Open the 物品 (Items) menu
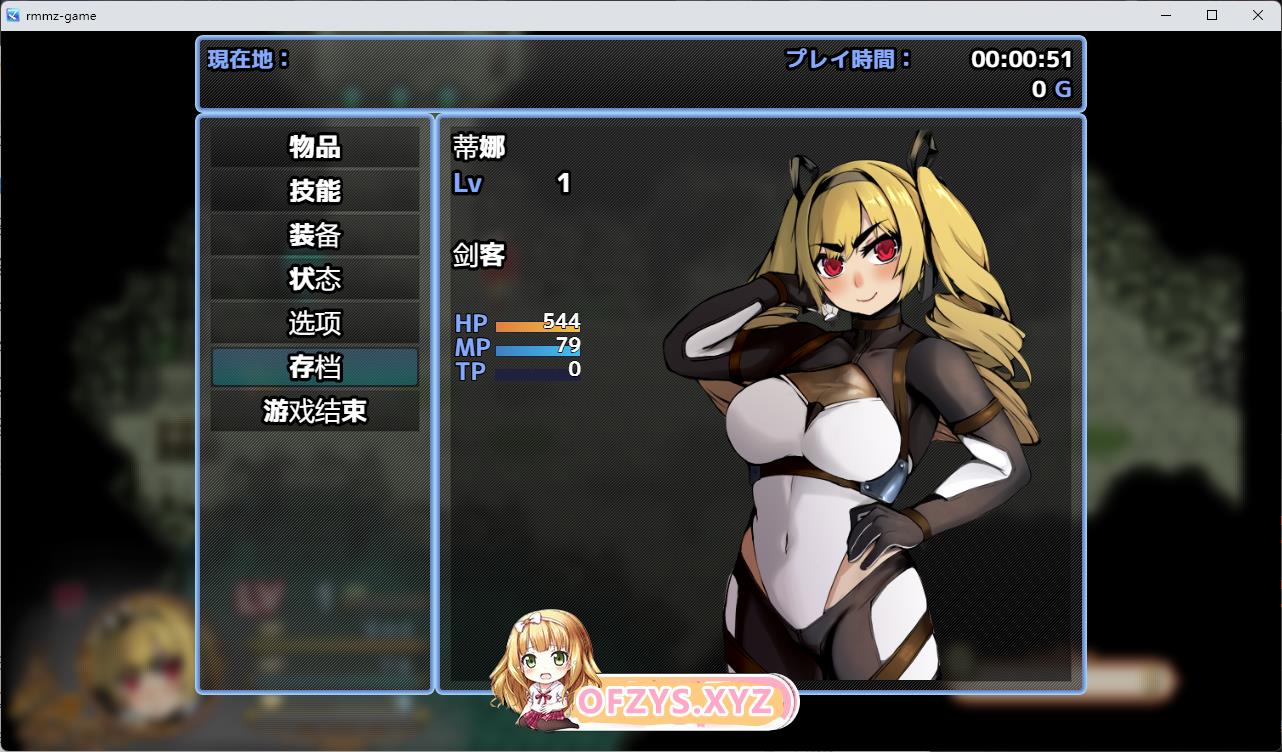1282x752 pixels. click(315, 147)
